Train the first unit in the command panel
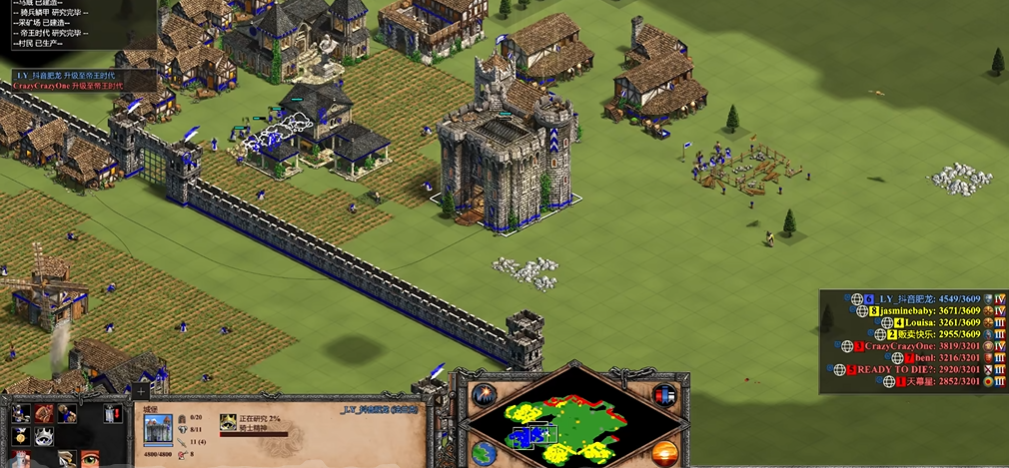The height and width of the screenshot is (468, 1009). pos(20,412)
